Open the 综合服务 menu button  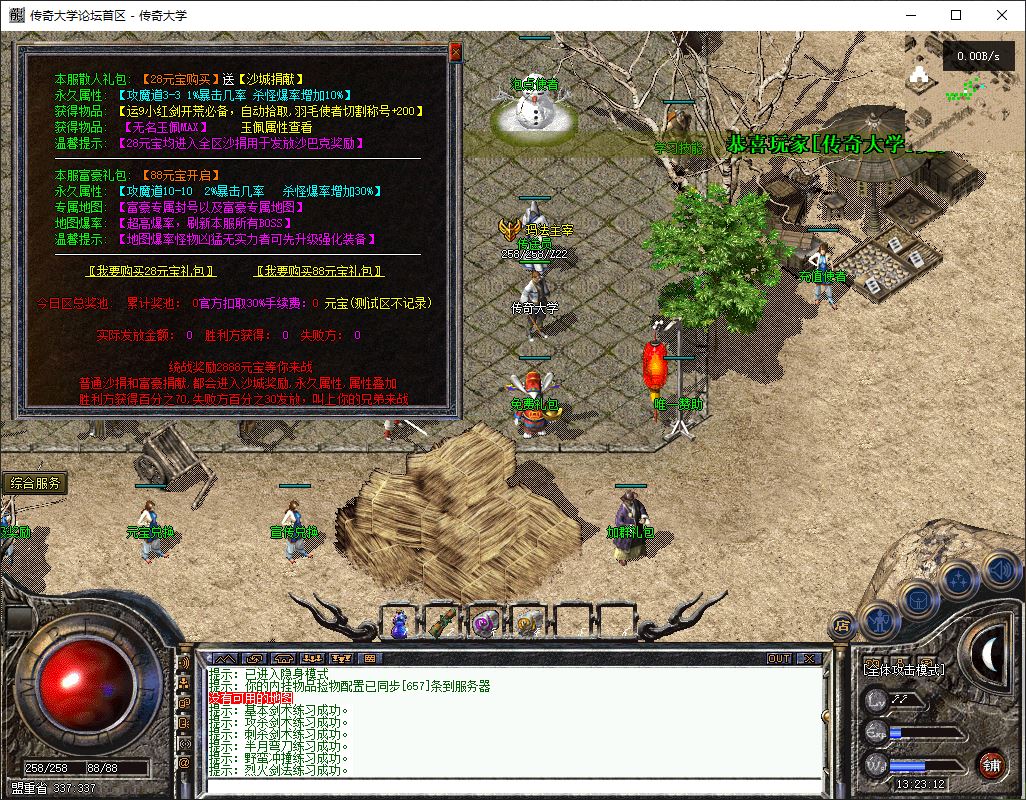(35, 483)
